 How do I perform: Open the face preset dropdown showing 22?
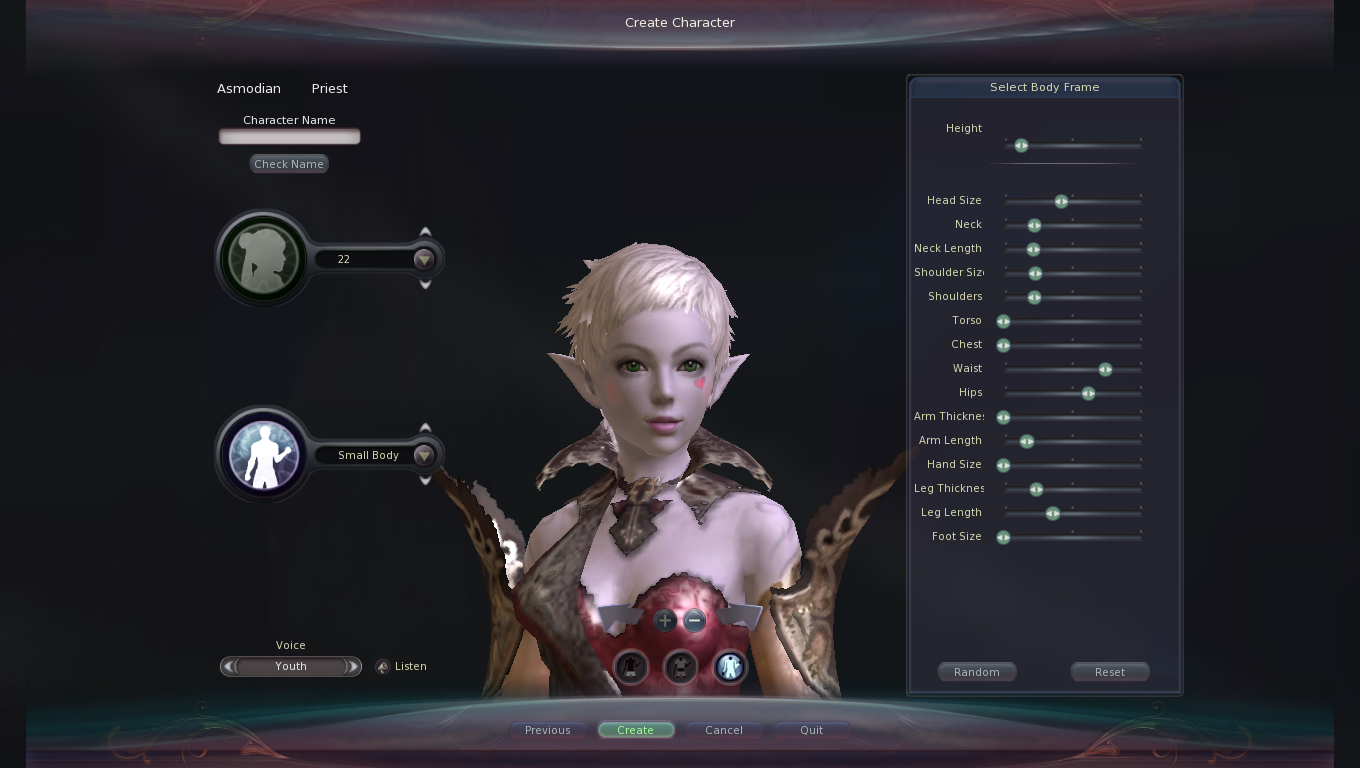coord(424,259)
